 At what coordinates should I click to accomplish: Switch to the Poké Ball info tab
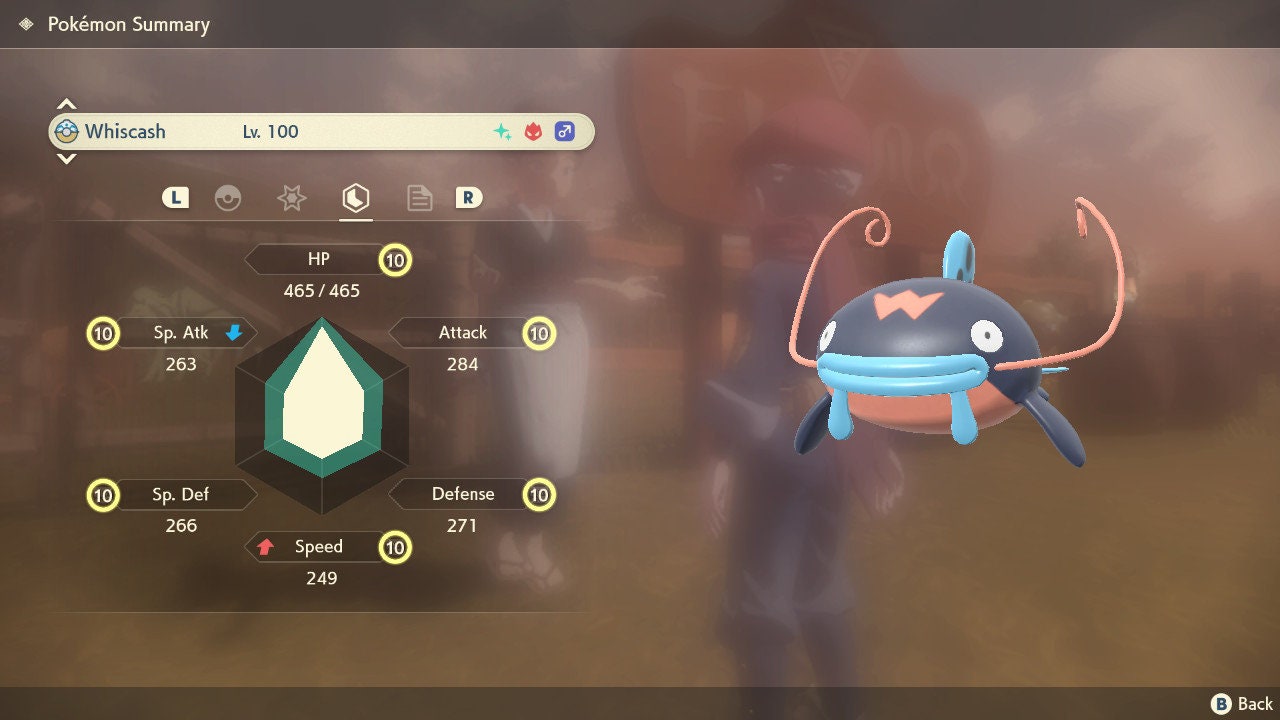[229, 198]
